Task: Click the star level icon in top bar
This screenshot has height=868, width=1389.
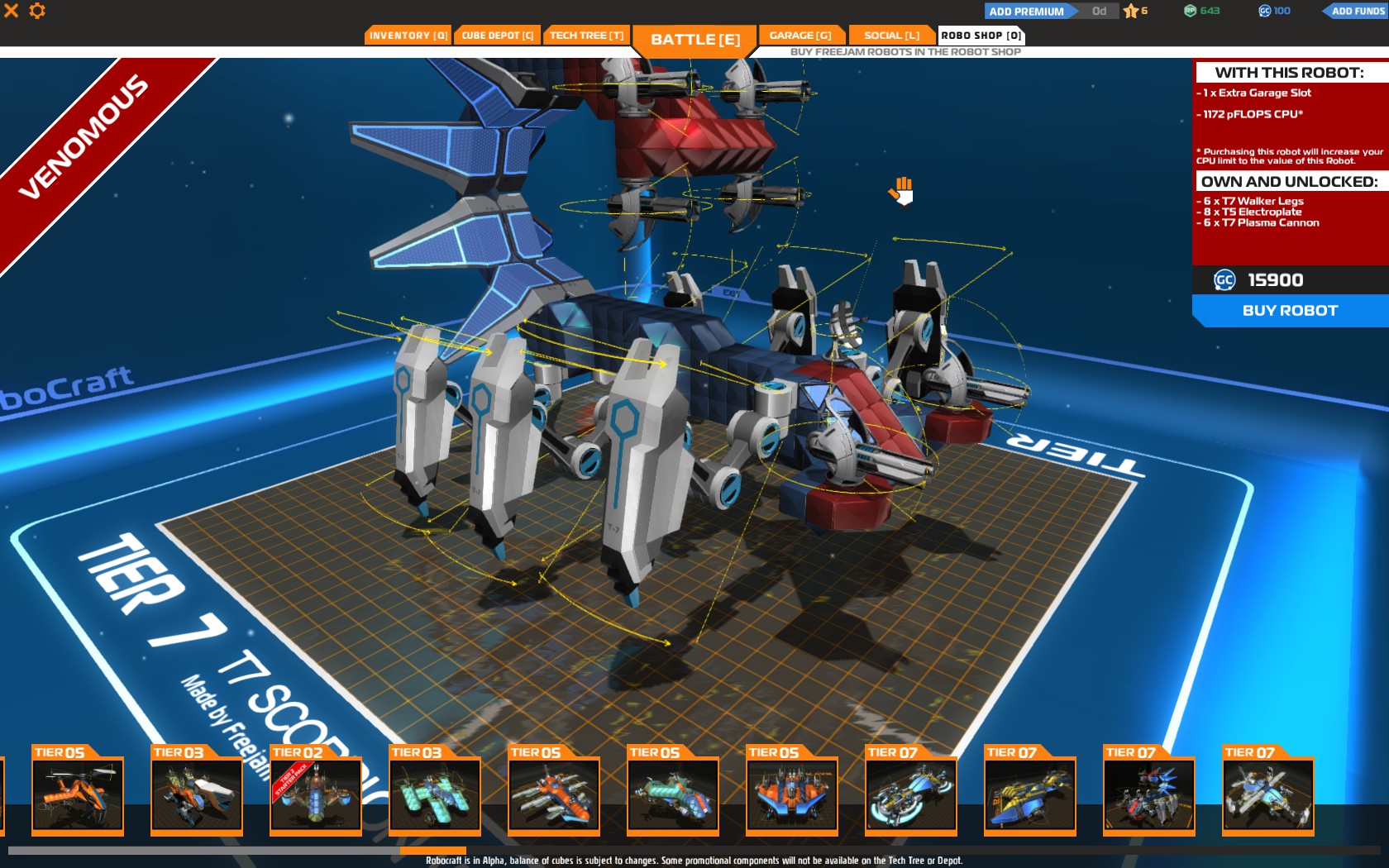Action: pyautogui.click(x=1131, y=11)
